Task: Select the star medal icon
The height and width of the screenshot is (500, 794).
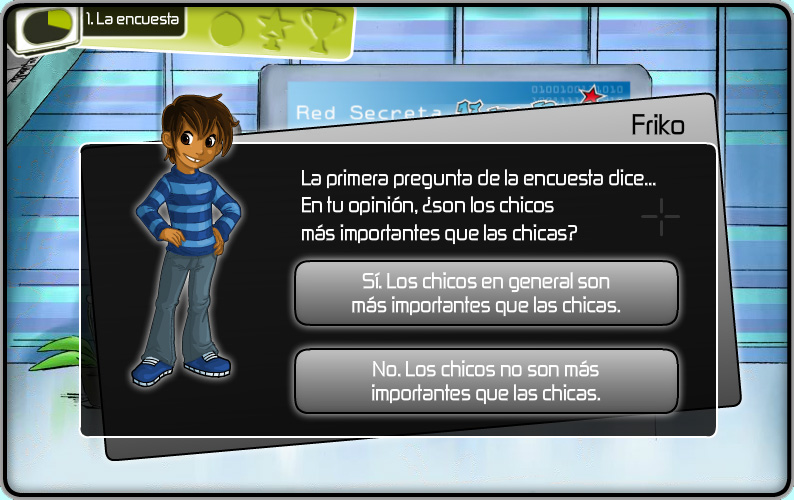Action: coord(272,28)
